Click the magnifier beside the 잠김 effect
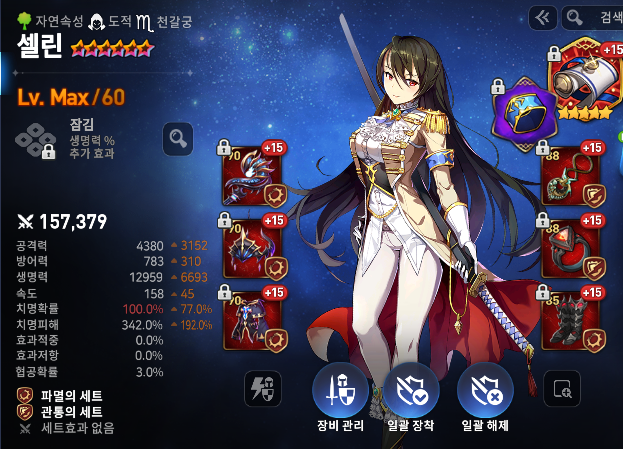Image resolution: width=623 pixels, height=449 pixels. click(177, 138)
